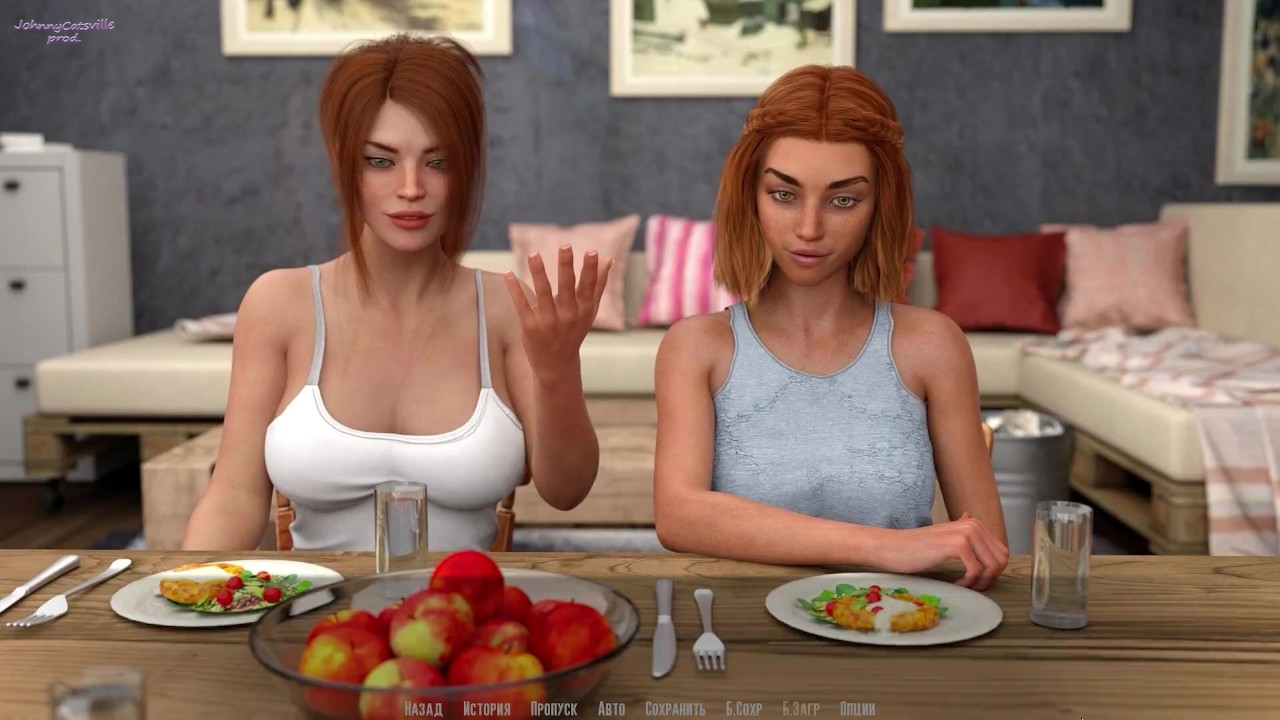Click the Назад (Back) quick menu button
The width and height of the screenshot is (1280, 720).
point(423,709)
